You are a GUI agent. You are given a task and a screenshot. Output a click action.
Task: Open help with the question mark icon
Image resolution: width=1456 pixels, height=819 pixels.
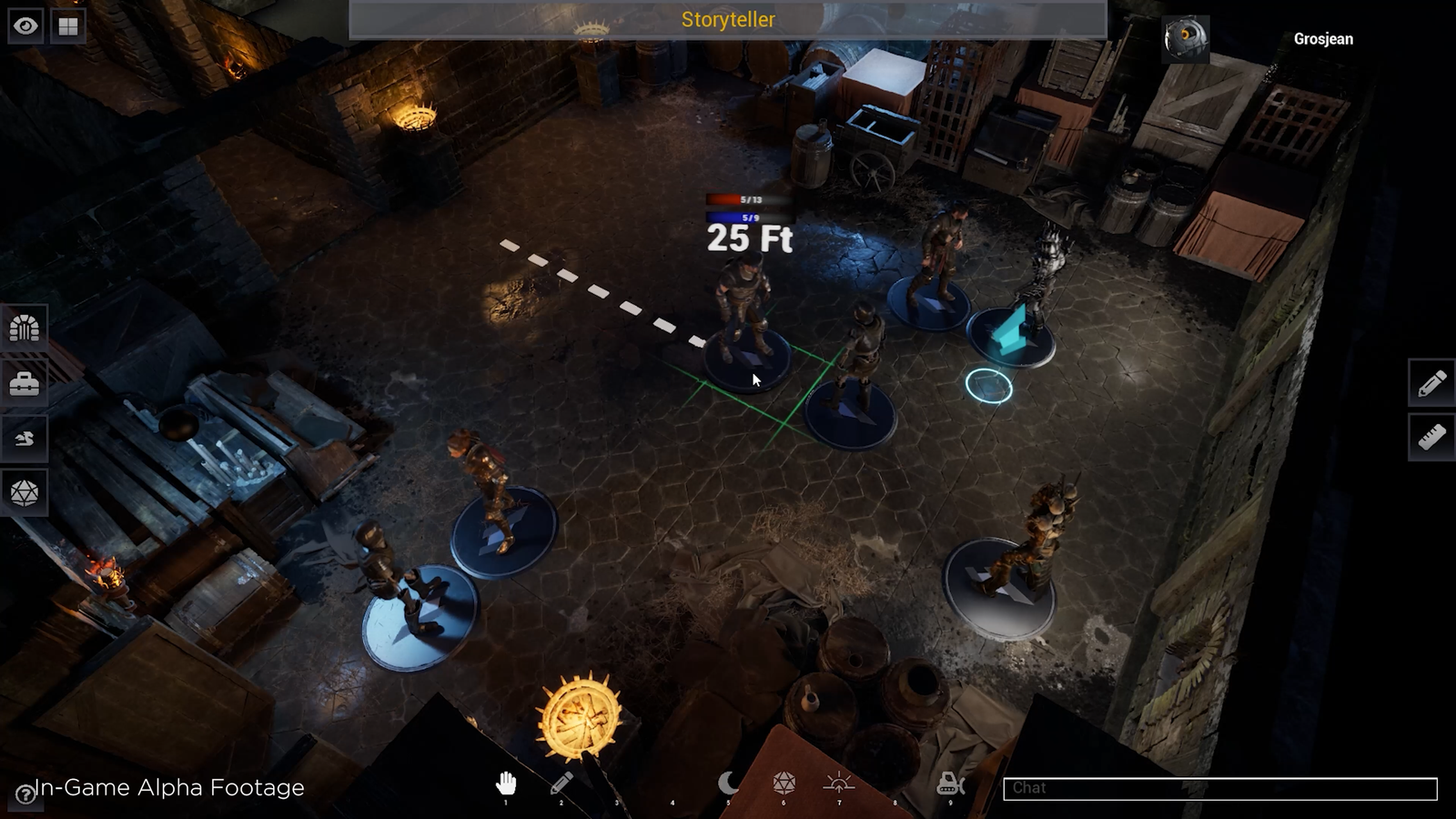coord(25,795)
